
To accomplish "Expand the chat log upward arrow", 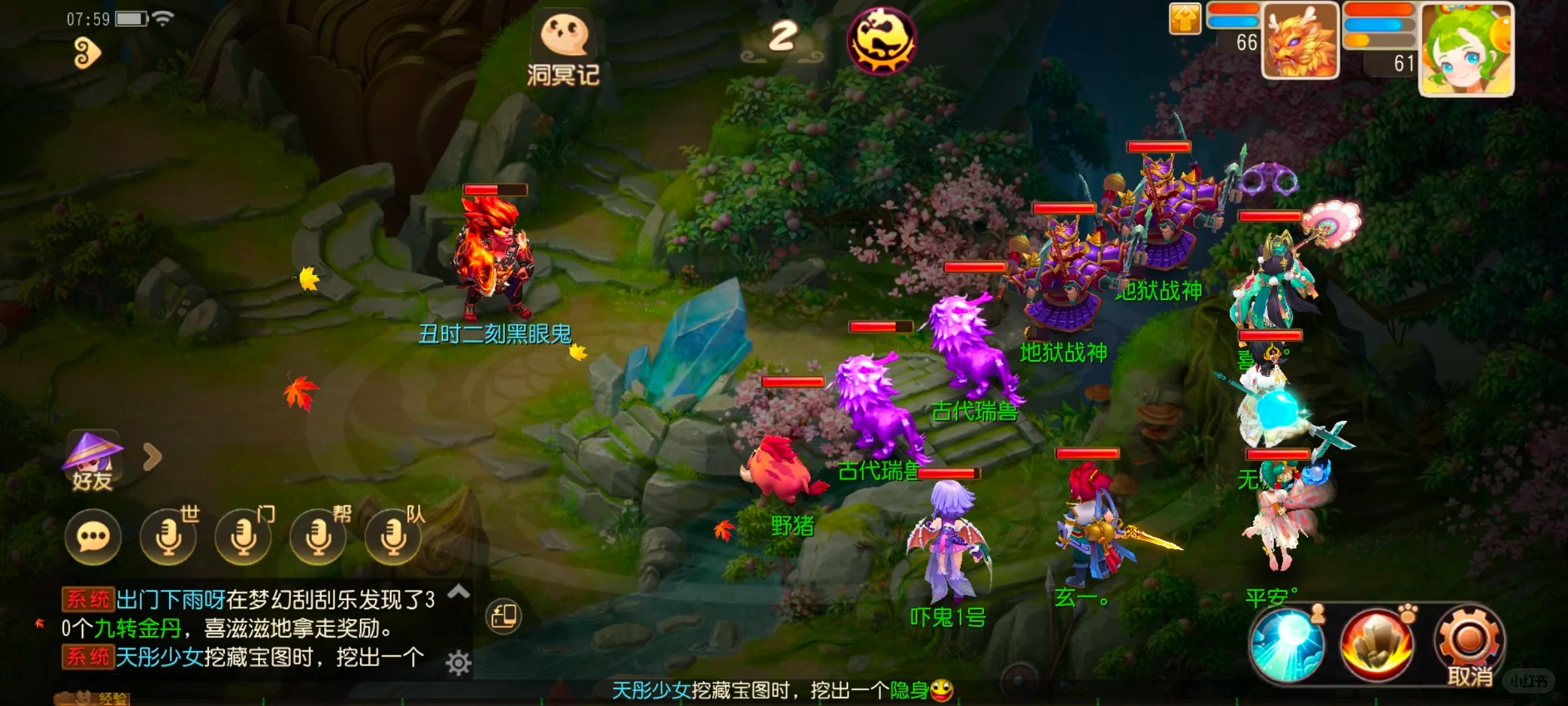I will pos(459,592).
